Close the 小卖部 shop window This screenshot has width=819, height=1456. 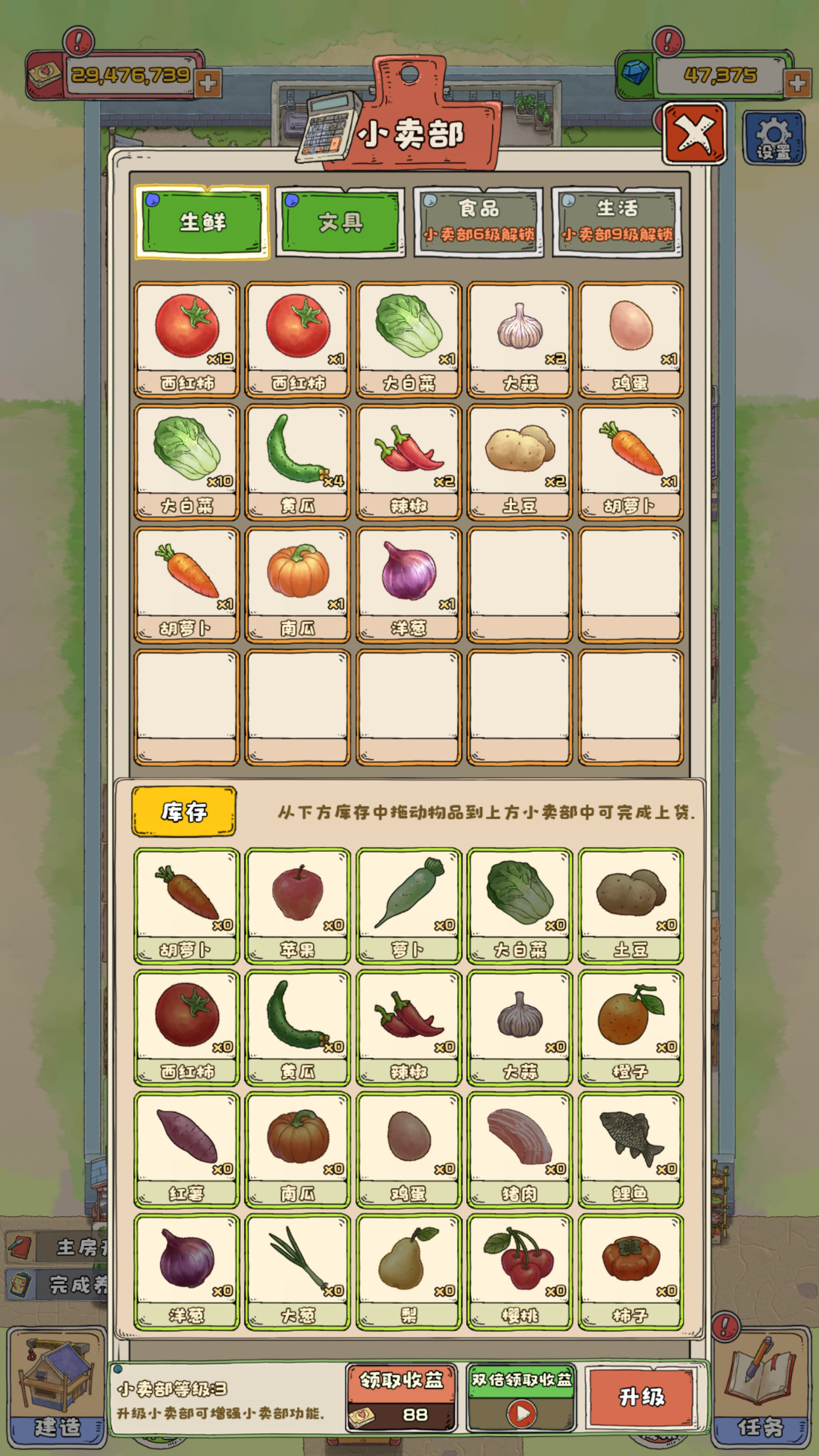click(694, 134)
